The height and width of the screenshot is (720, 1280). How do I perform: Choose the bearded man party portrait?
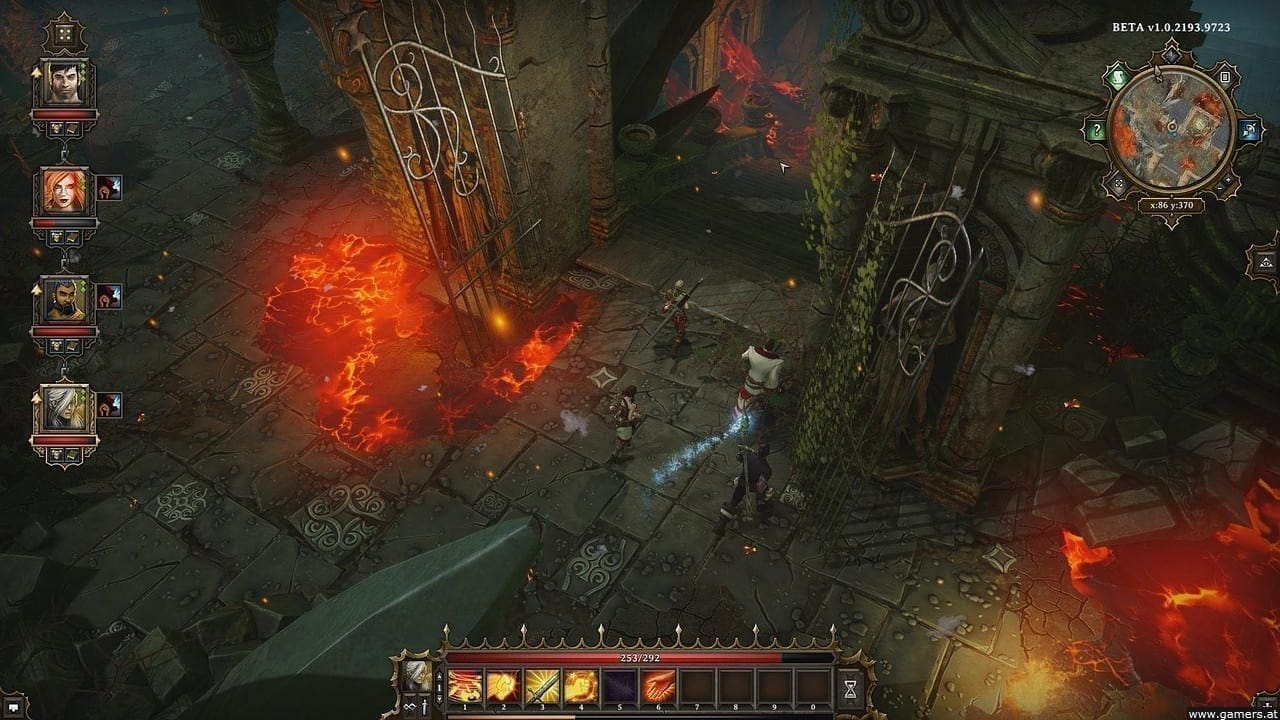(64, 300)
